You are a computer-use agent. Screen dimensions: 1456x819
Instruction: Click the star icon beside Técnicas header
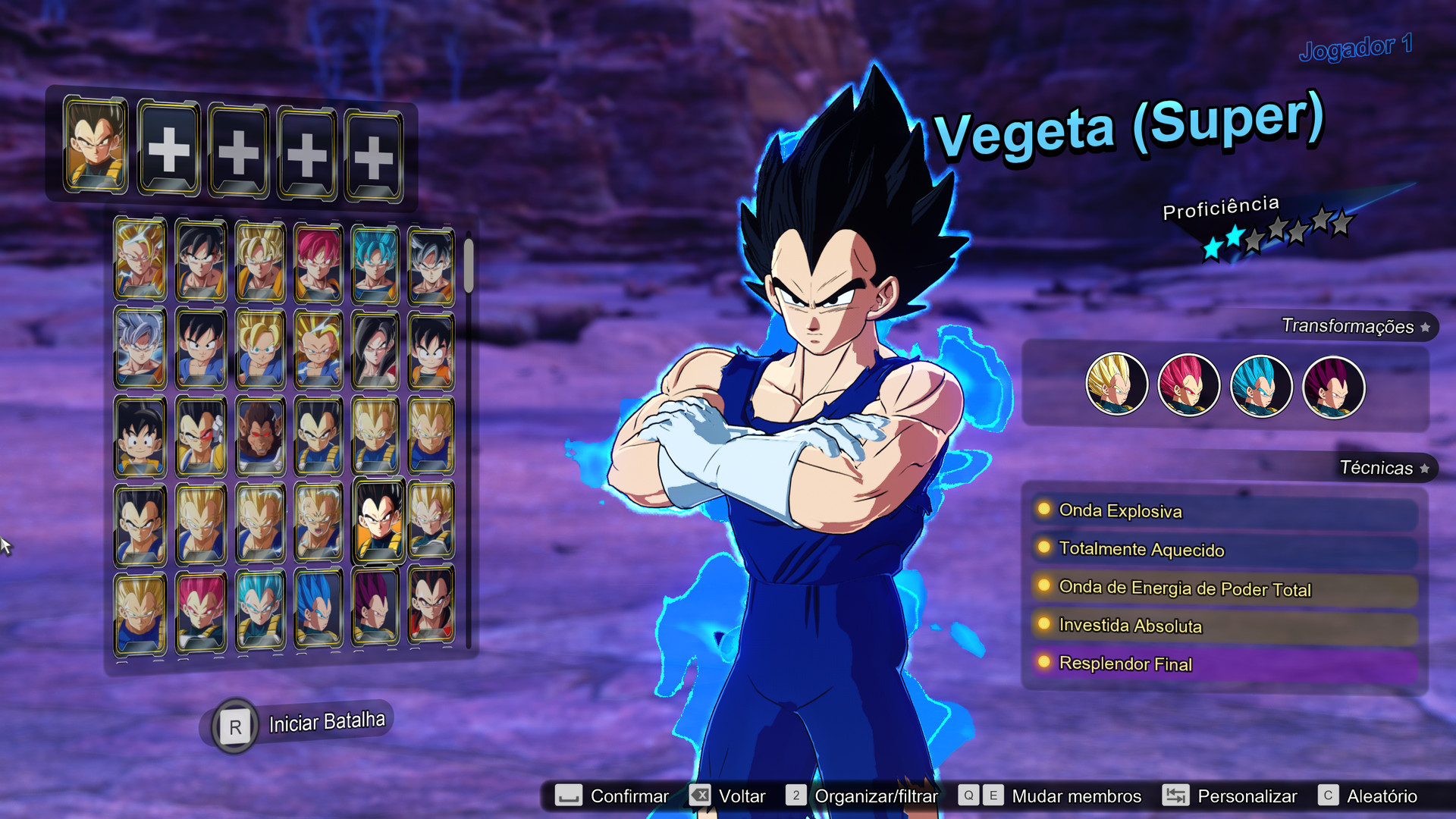coord(1424,468)
